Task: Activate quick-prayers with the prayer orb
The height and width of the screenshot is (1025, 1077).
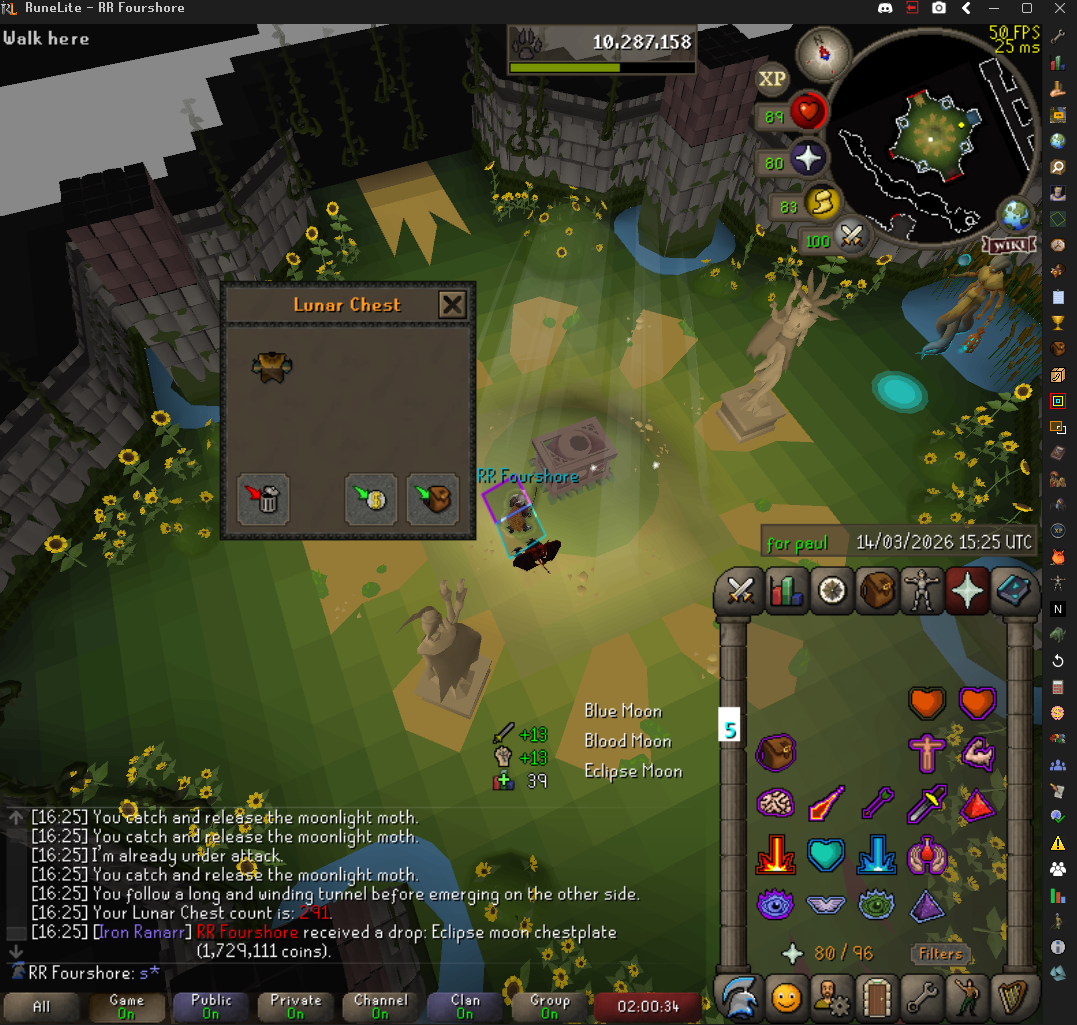Action: pos(806,159)
